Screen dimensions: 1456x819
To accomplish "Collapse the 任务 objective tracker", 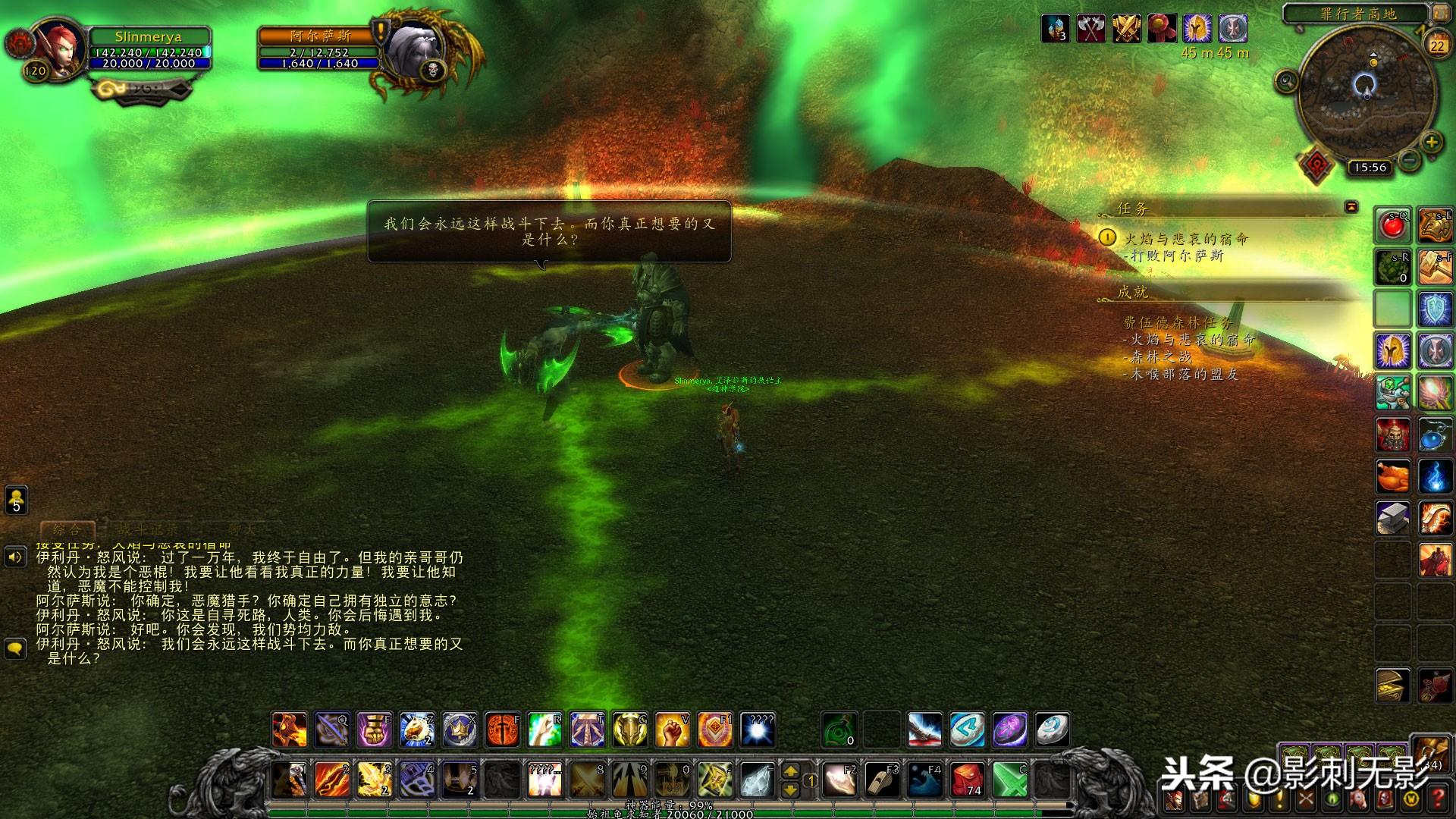I will point(1351,207).
